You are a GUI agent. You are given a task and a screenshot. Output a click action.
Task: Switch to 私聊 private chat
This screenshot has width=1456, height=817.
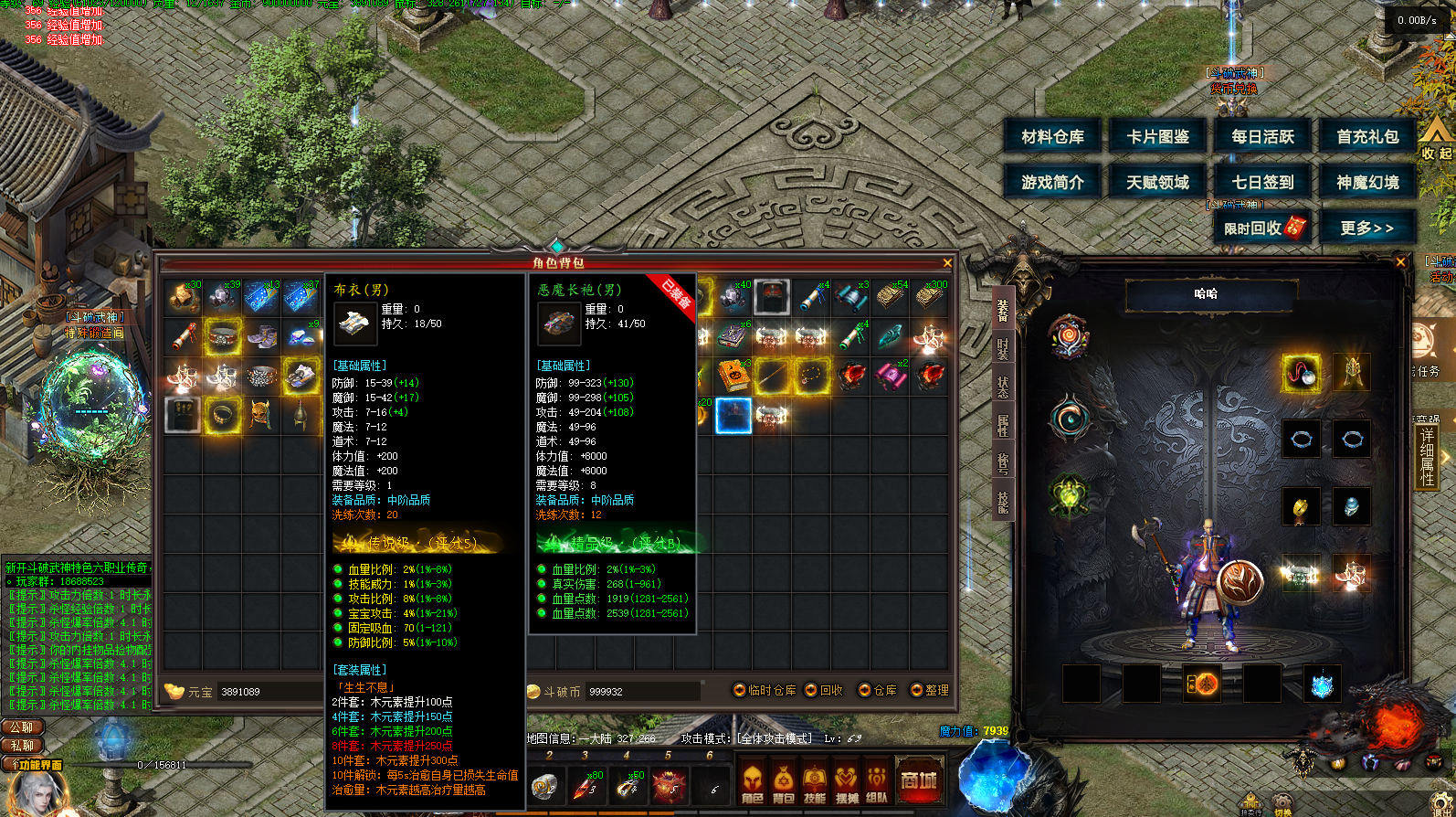(x=23, y=746)
